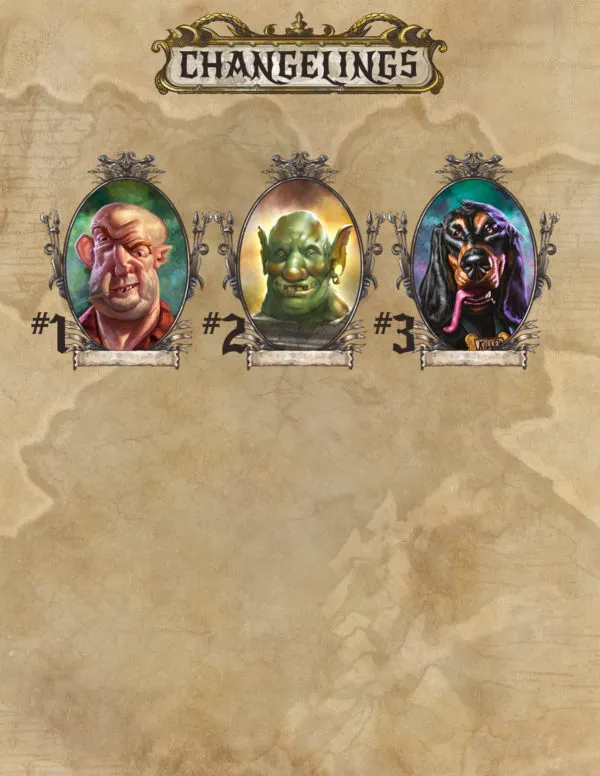The image size is (600, 776).
Task: Click the blank nameplate under the green goblin
Action: (300, 358)
